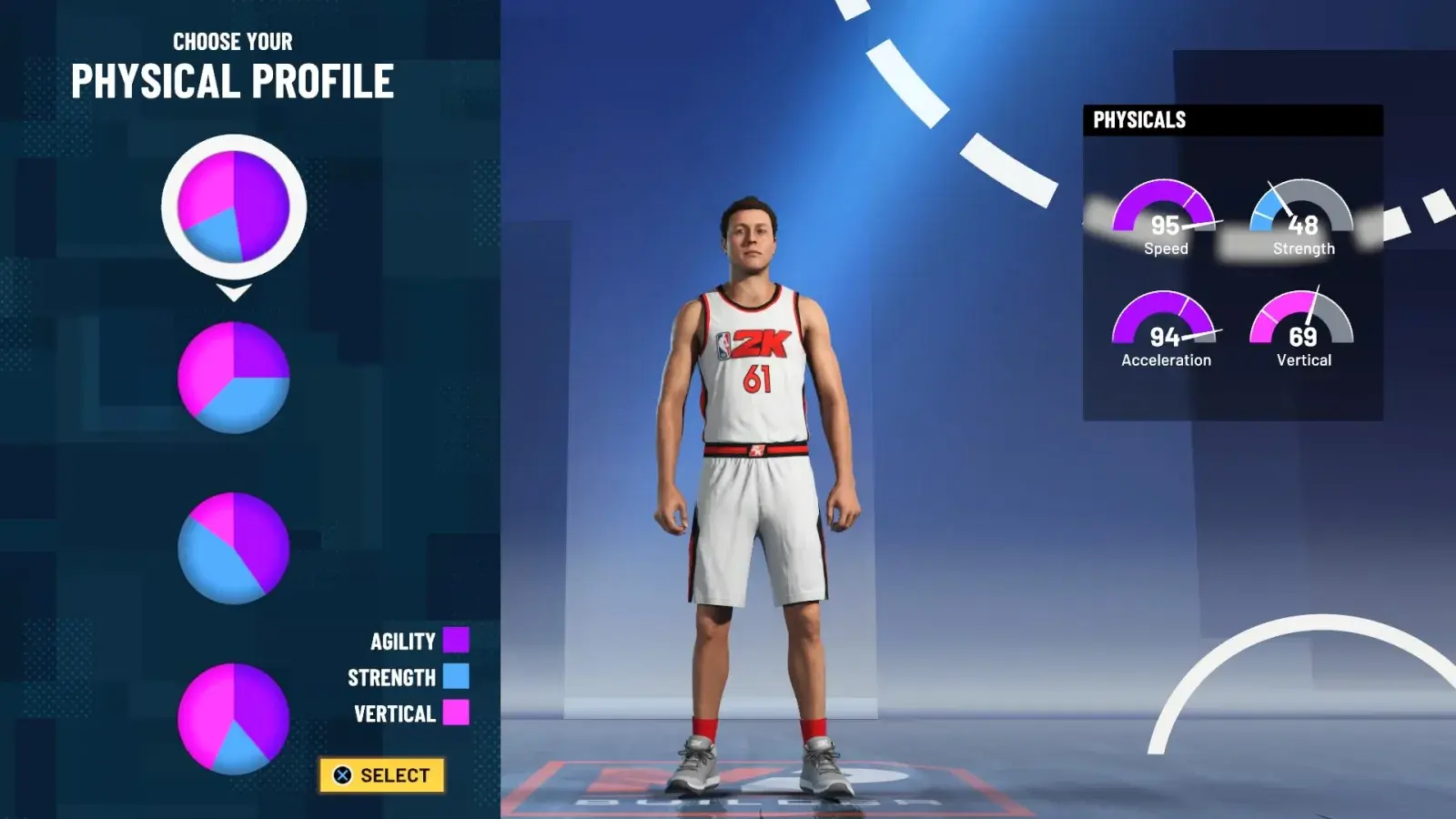
Task: Choose the pie chart with the smallest blue slice
Action: click(x=234, y=719)
